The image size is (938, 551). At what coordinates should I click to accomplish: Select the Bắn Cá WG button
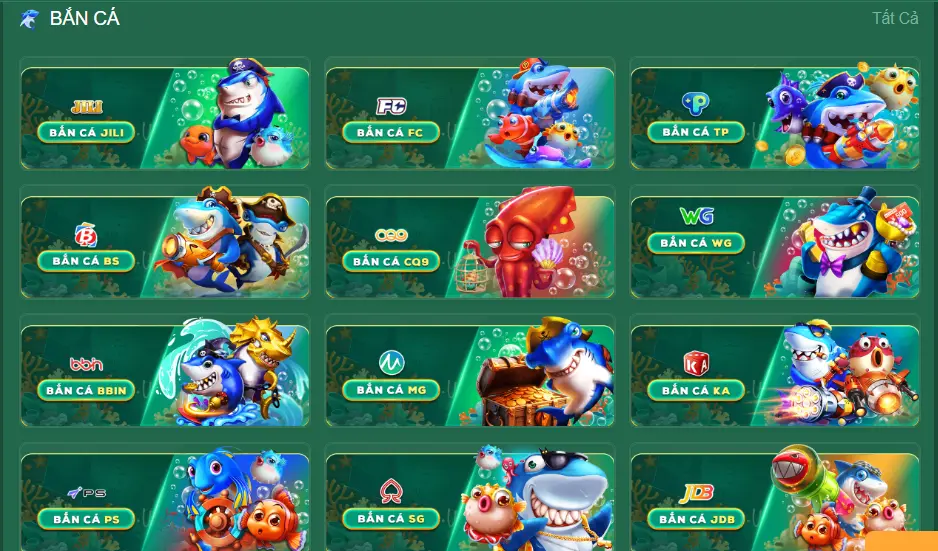point(695,243)
